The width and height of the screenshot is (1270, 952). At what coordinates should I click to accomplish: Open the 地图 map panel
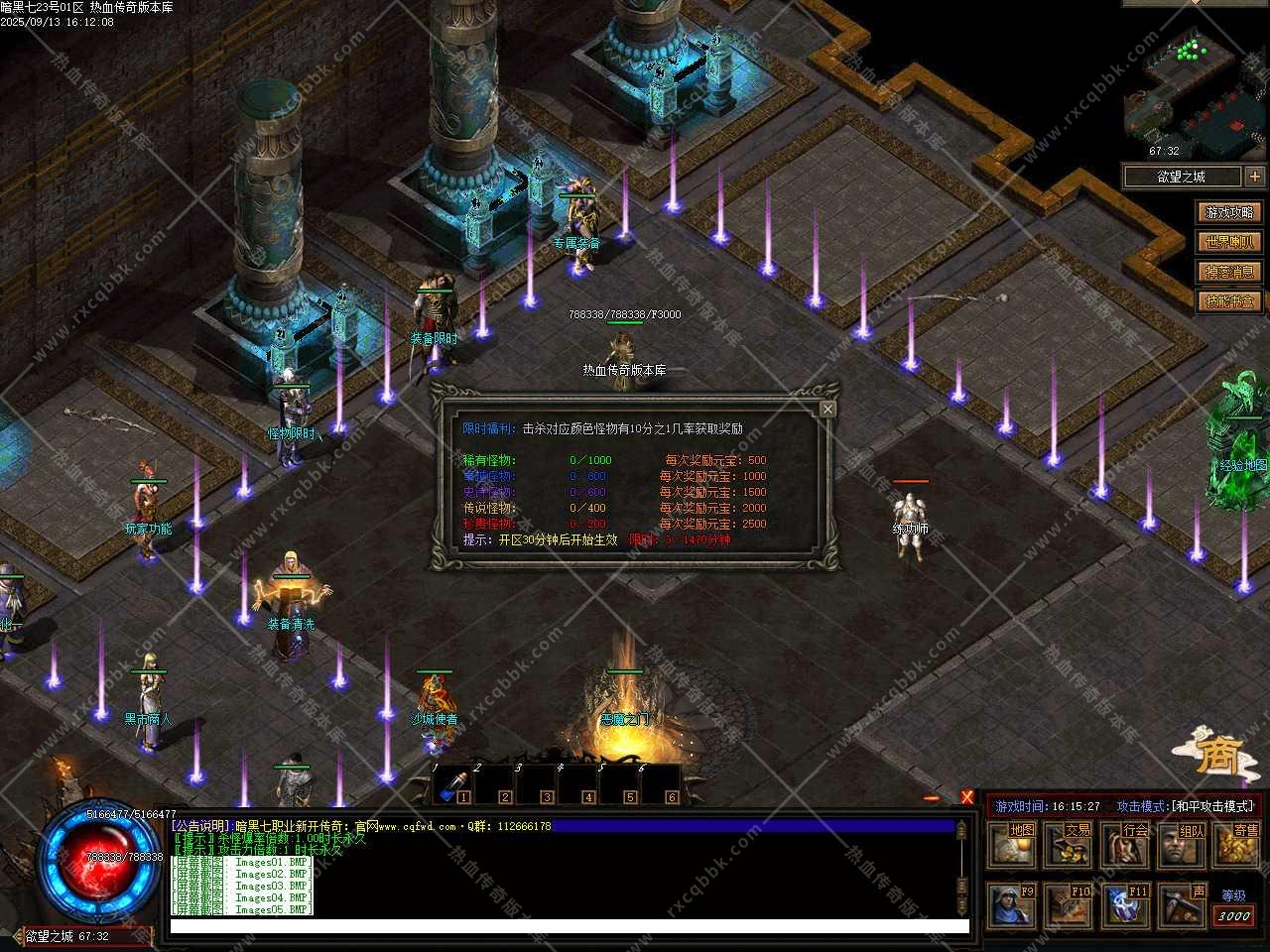[x=1012, y=845]
